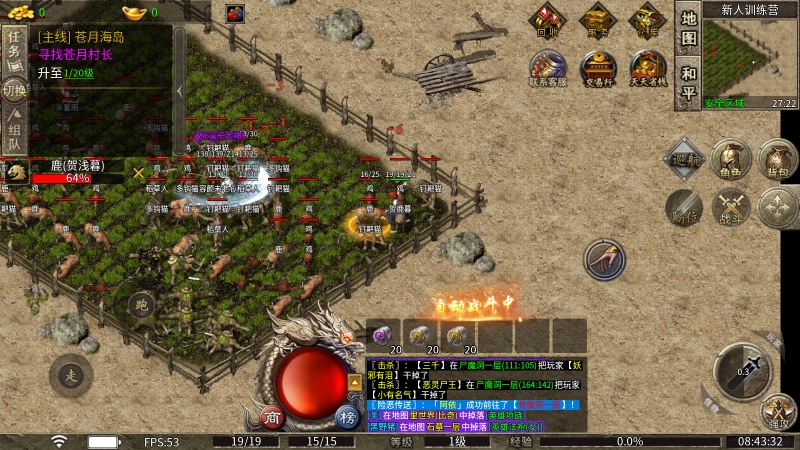Screen dimensions: 800x450
Task: Open the 商 shop button
Action: coord(270,416)
